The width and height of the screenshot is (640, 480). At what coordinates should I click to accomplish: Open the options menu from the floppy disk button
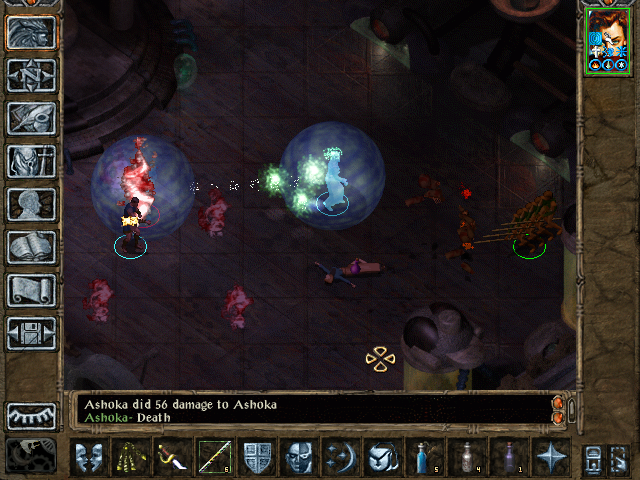pyautogui.click(x=31, y=333)
